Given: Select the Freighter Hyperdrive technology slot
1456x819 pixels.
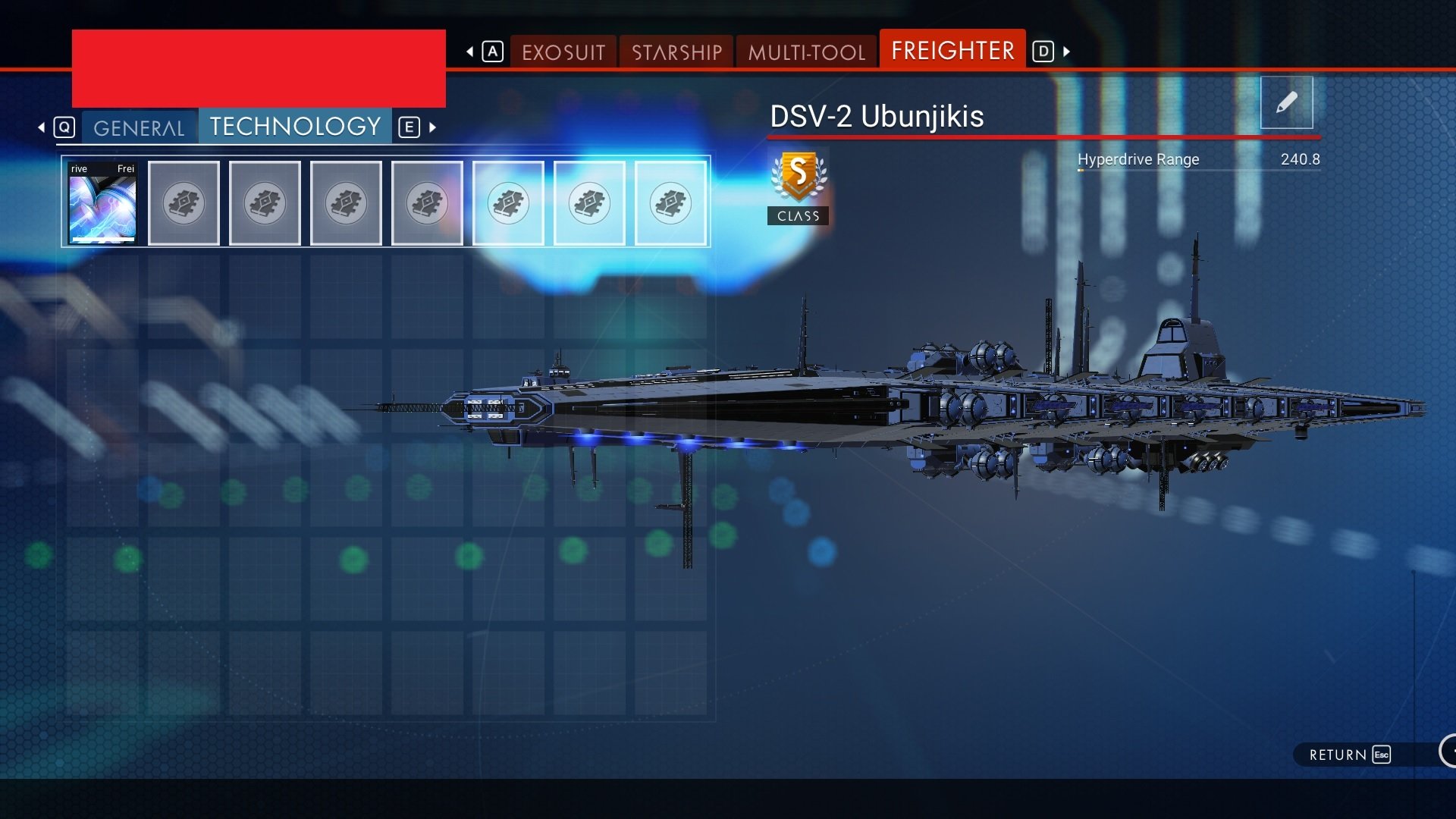Looking at the screenshot, I should tap(102, 203).
